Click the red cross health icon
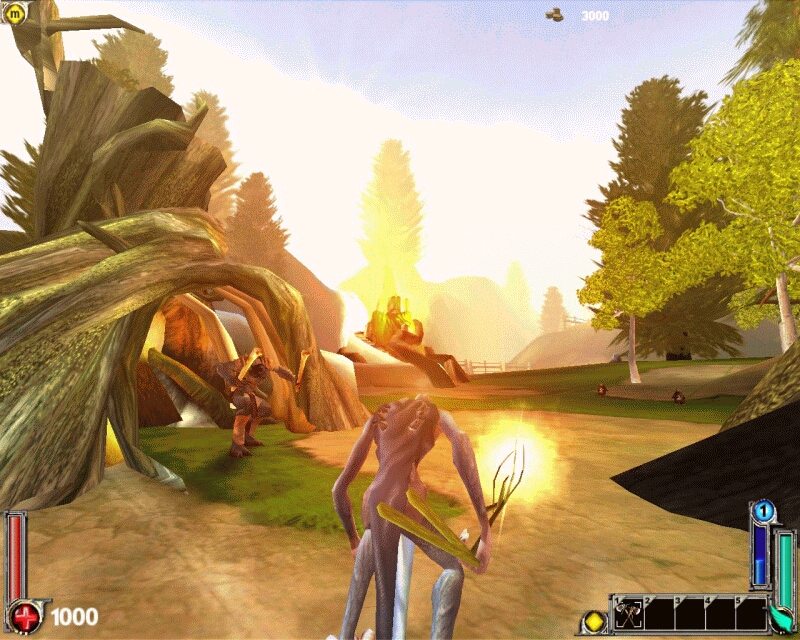 (24, 614)
